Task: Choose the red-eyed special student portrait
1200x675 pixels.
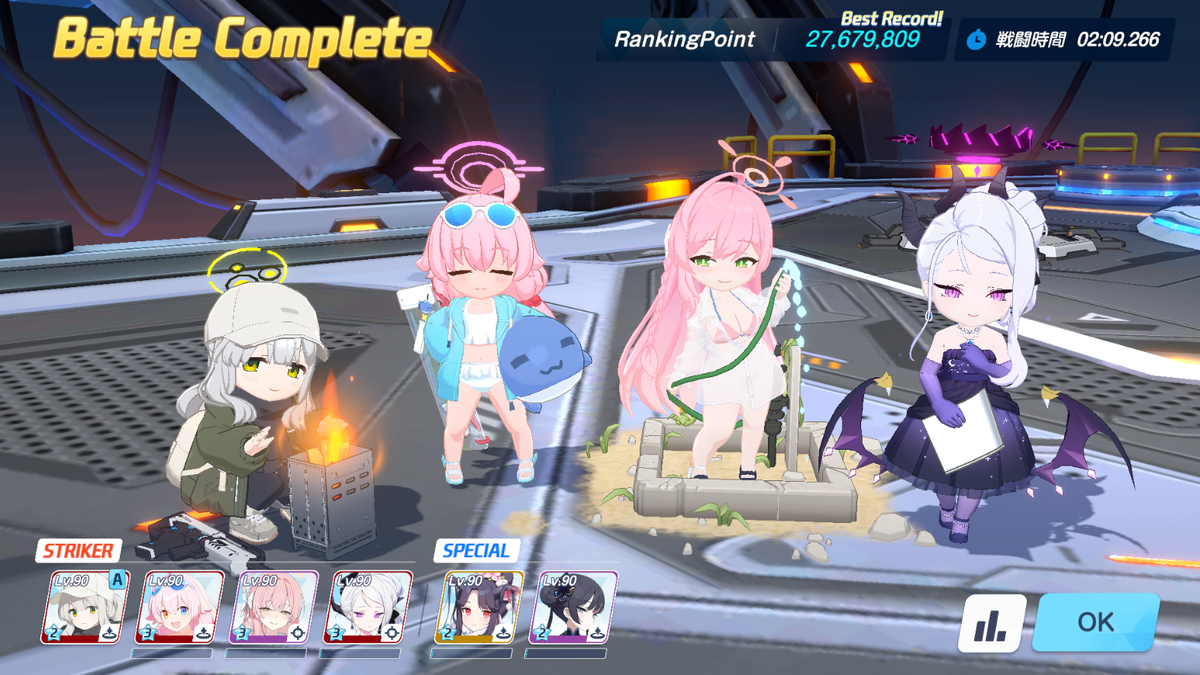Action: [x=479, y=607]
